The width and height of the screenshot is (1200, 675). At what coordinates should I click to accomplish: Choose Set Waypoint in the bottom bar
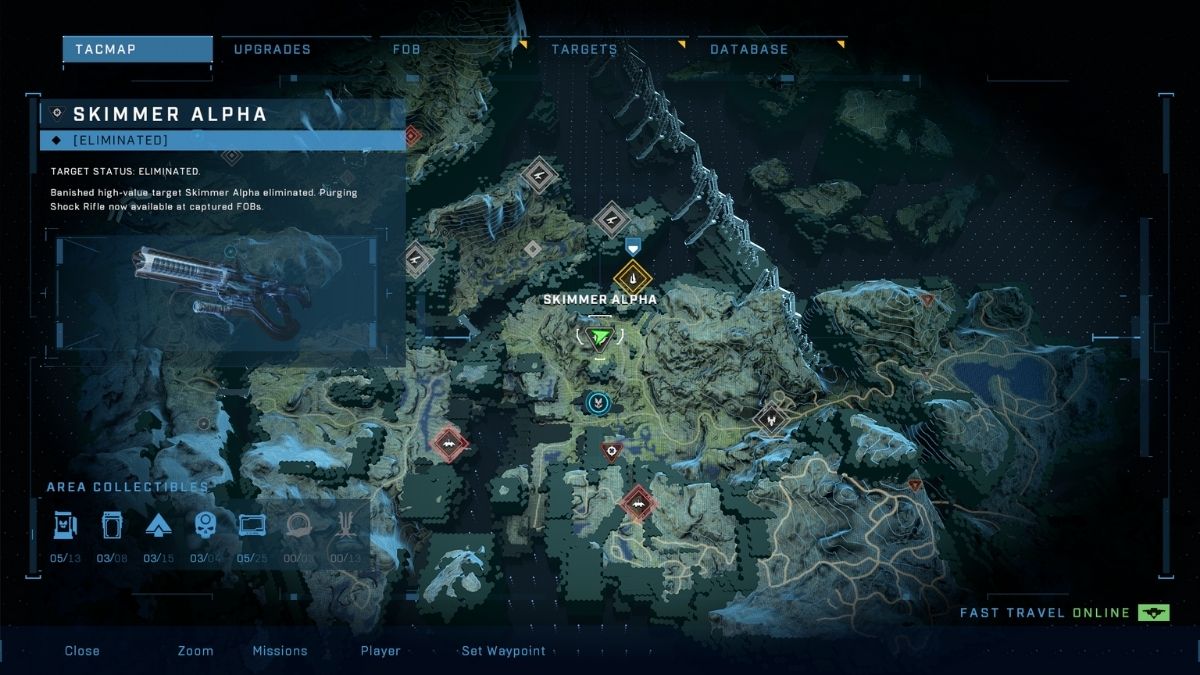pos(503,651)
